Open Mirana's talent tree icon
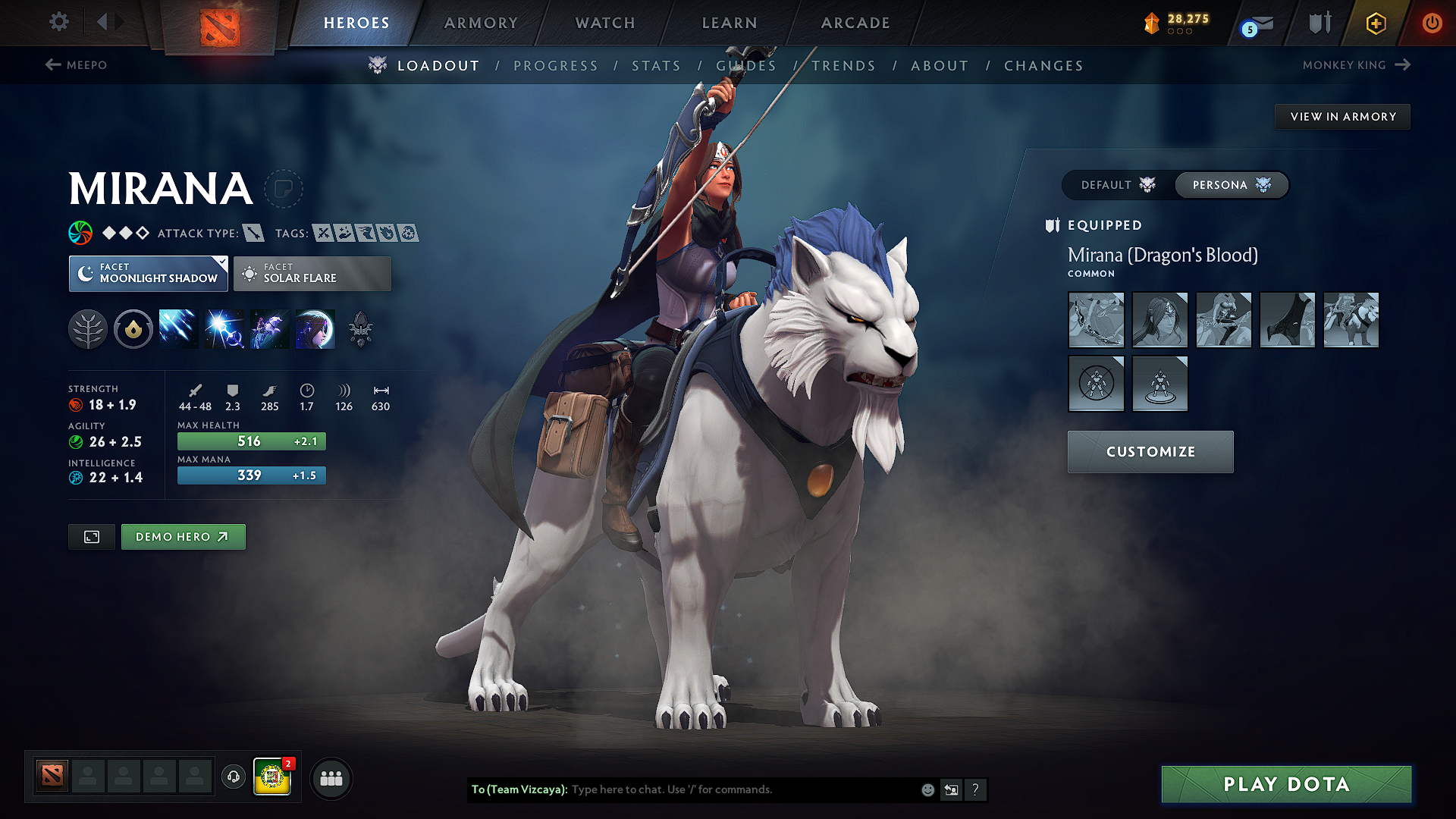Screen dimensions: 1456x819 (x=88, y=328)
